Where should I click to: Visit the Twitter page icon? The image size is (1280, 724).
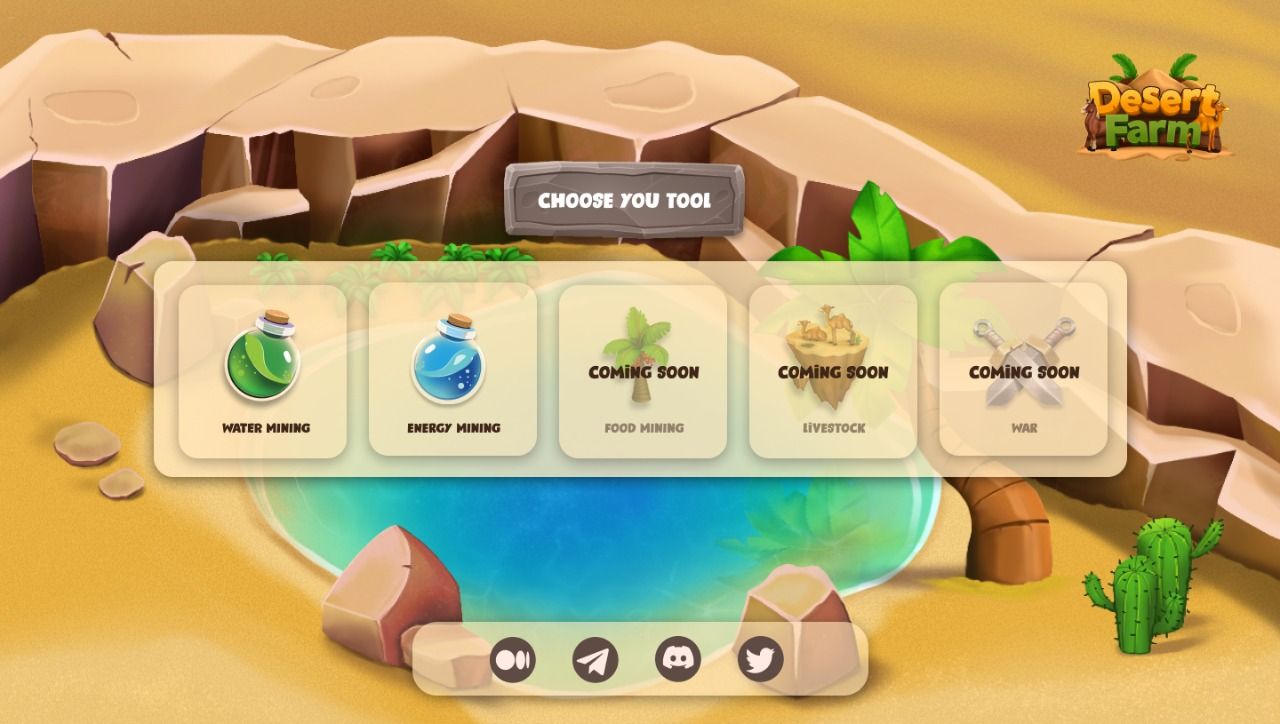coord(760,660)
